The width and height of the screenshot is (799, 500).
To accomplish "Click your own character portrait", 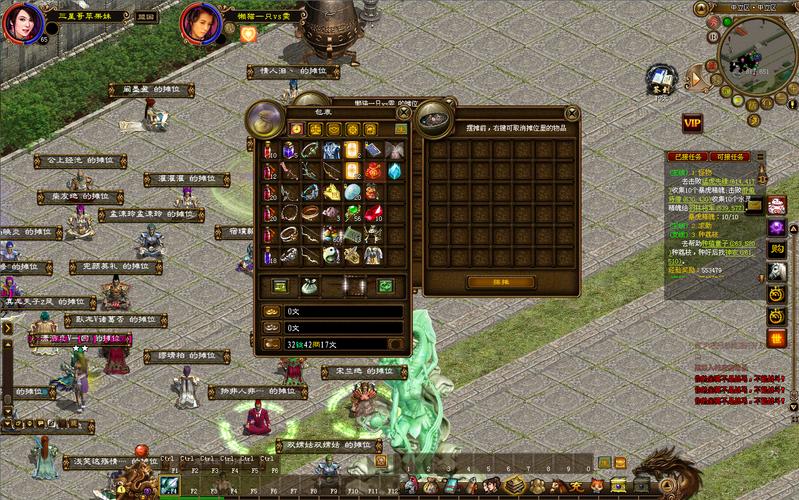I will (22, 23).
